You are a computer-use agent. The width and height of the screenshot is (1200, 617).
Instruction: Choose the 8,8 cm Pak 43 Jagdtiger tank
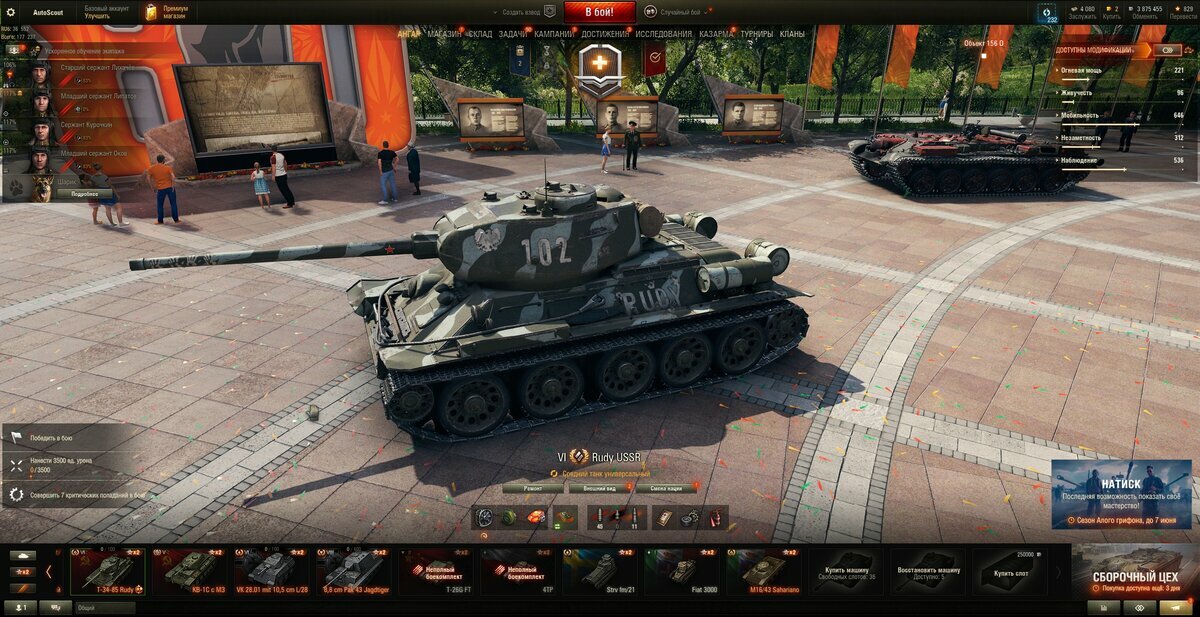(354, 571)
